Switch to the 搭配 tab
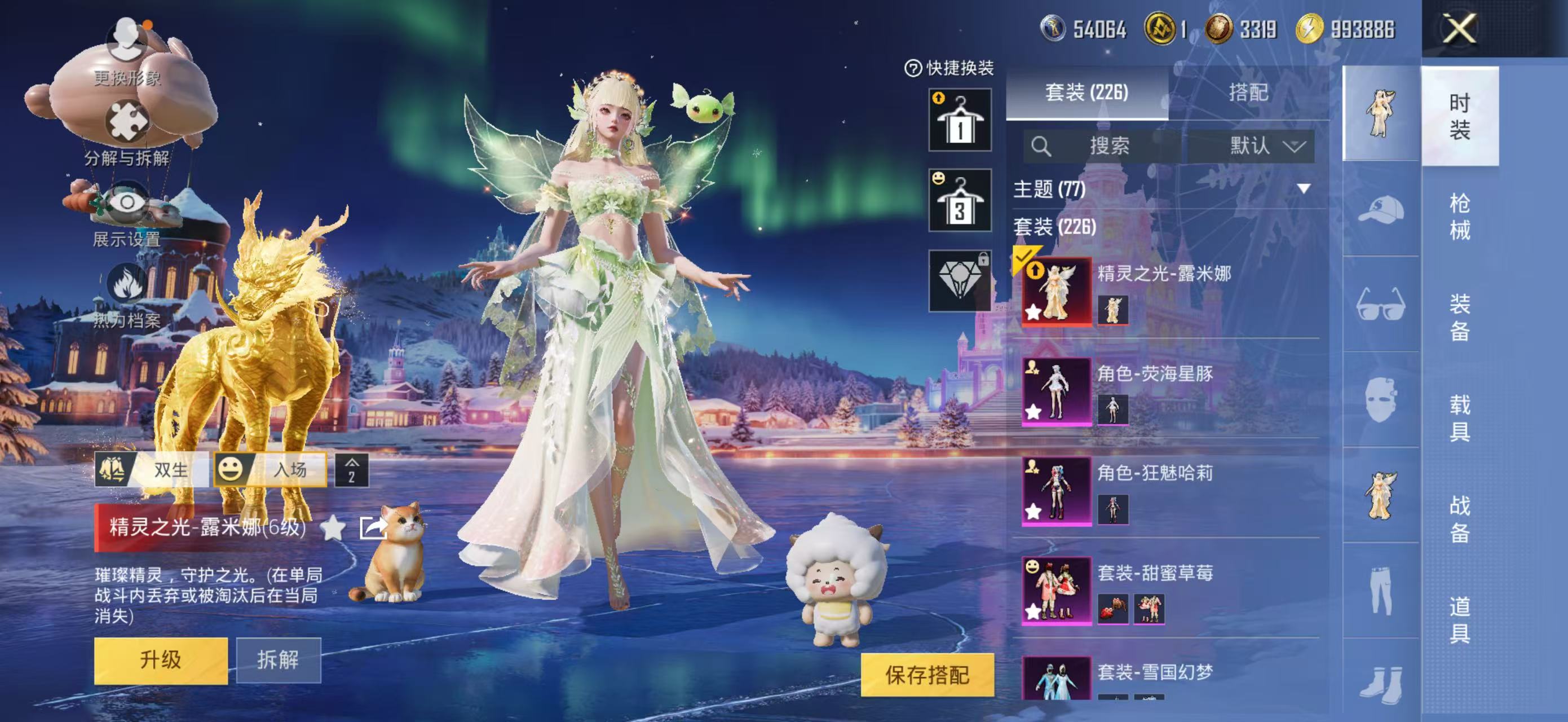This screenshot has height=722, width=1568. (1248, 93)
